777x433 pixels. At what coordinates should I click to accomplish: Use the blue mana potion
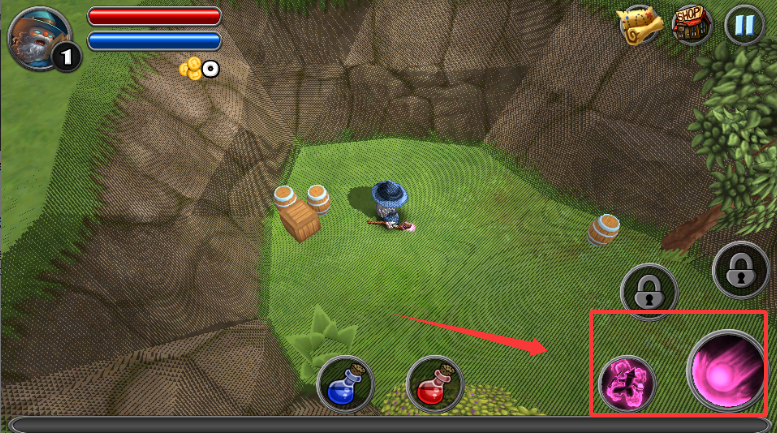(x=345, y=385)
